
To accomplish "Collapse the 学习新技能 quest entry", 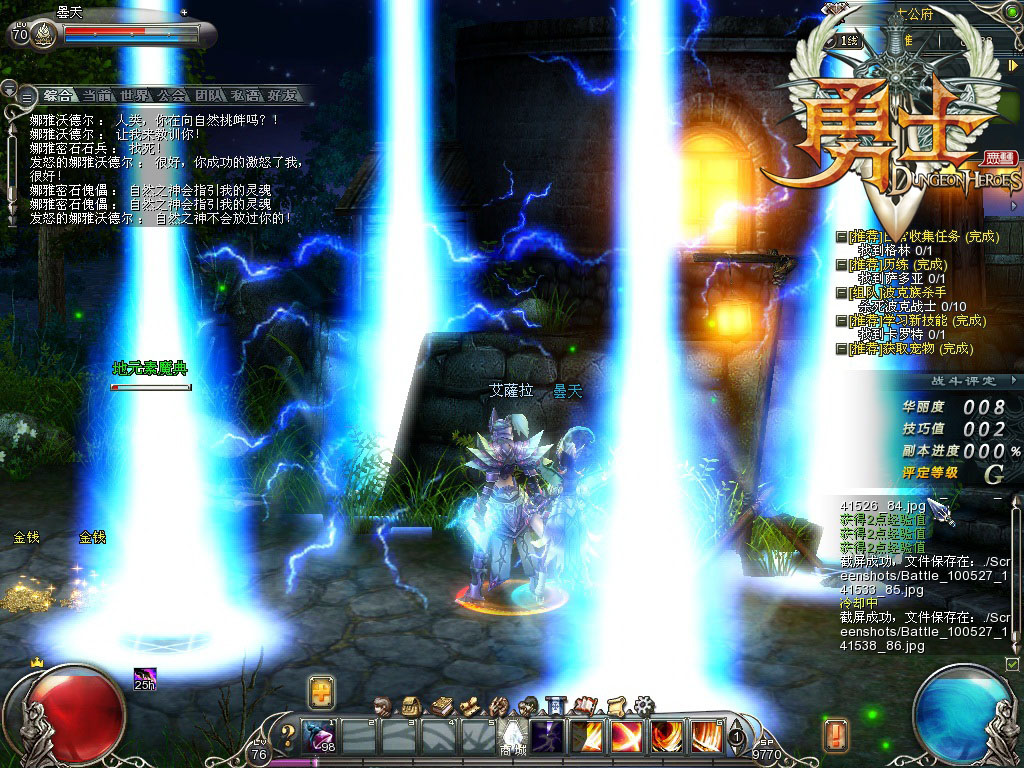I will (x=842, y=321).
